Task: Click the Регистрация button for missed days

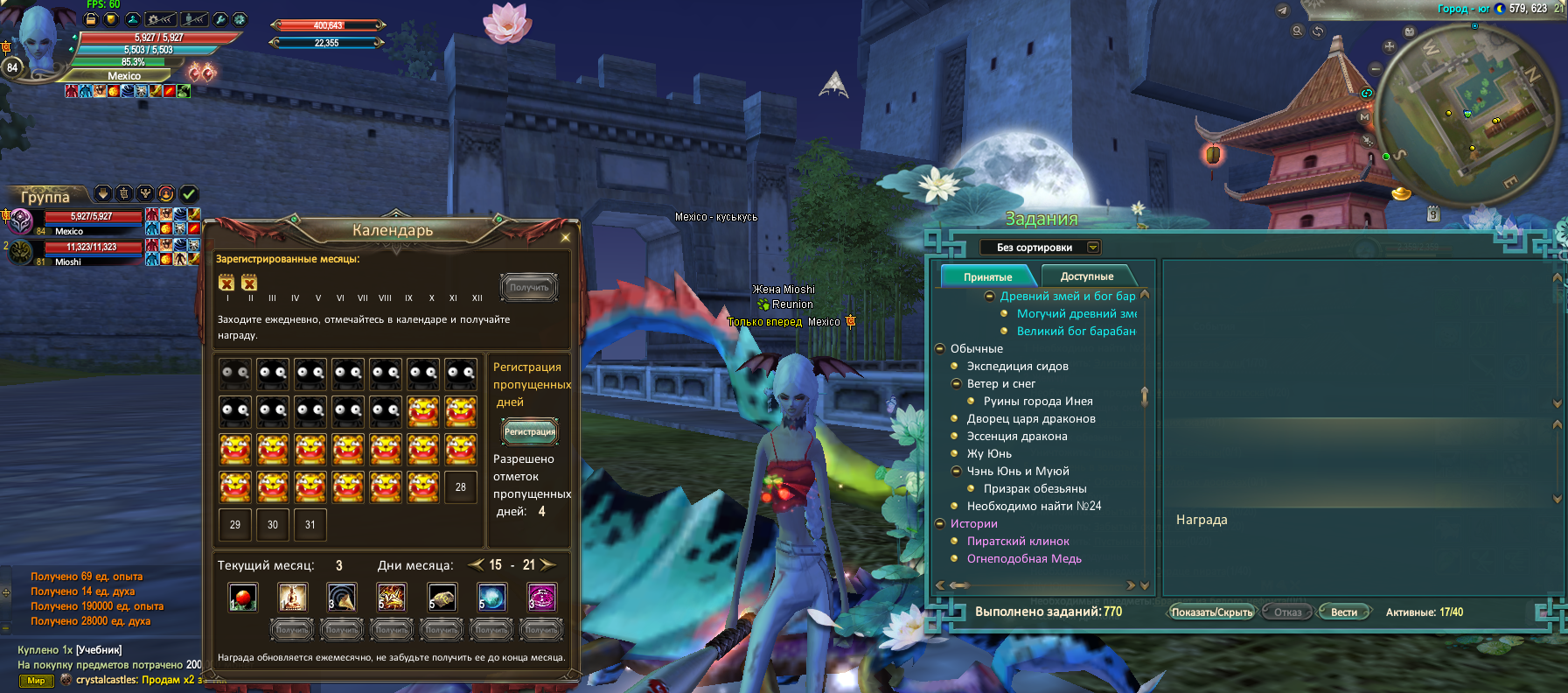Action: (529, 431)
